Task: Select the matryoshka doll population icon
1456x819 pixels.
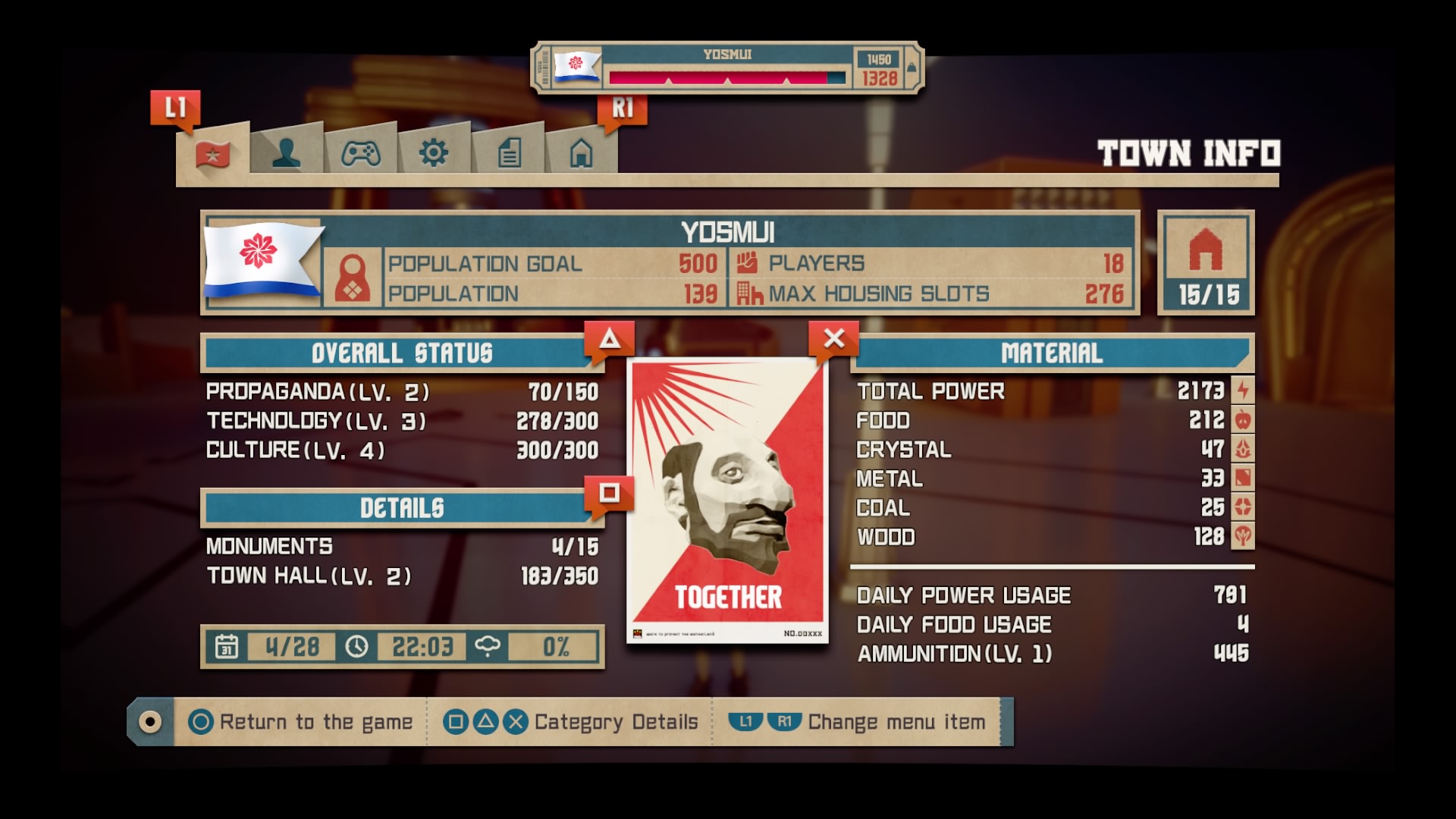Action: 354,278
